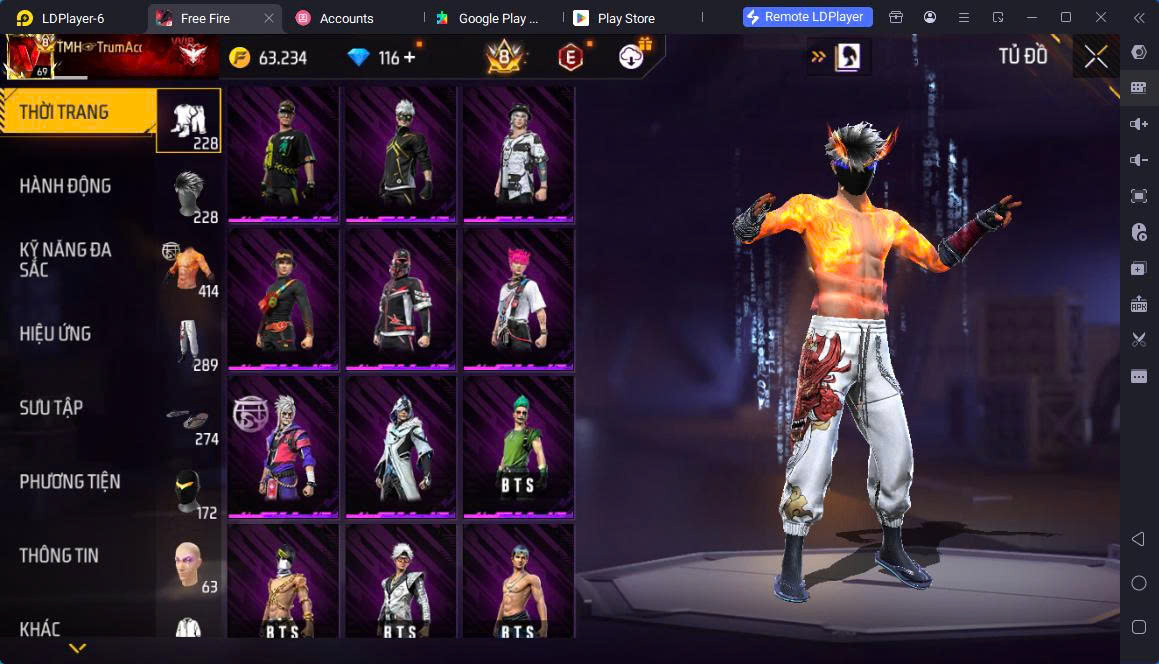The width and height of the screenshot is (1159, 664).
Task: Close the wardrobe with the X button
Action: click(1096, 57)
